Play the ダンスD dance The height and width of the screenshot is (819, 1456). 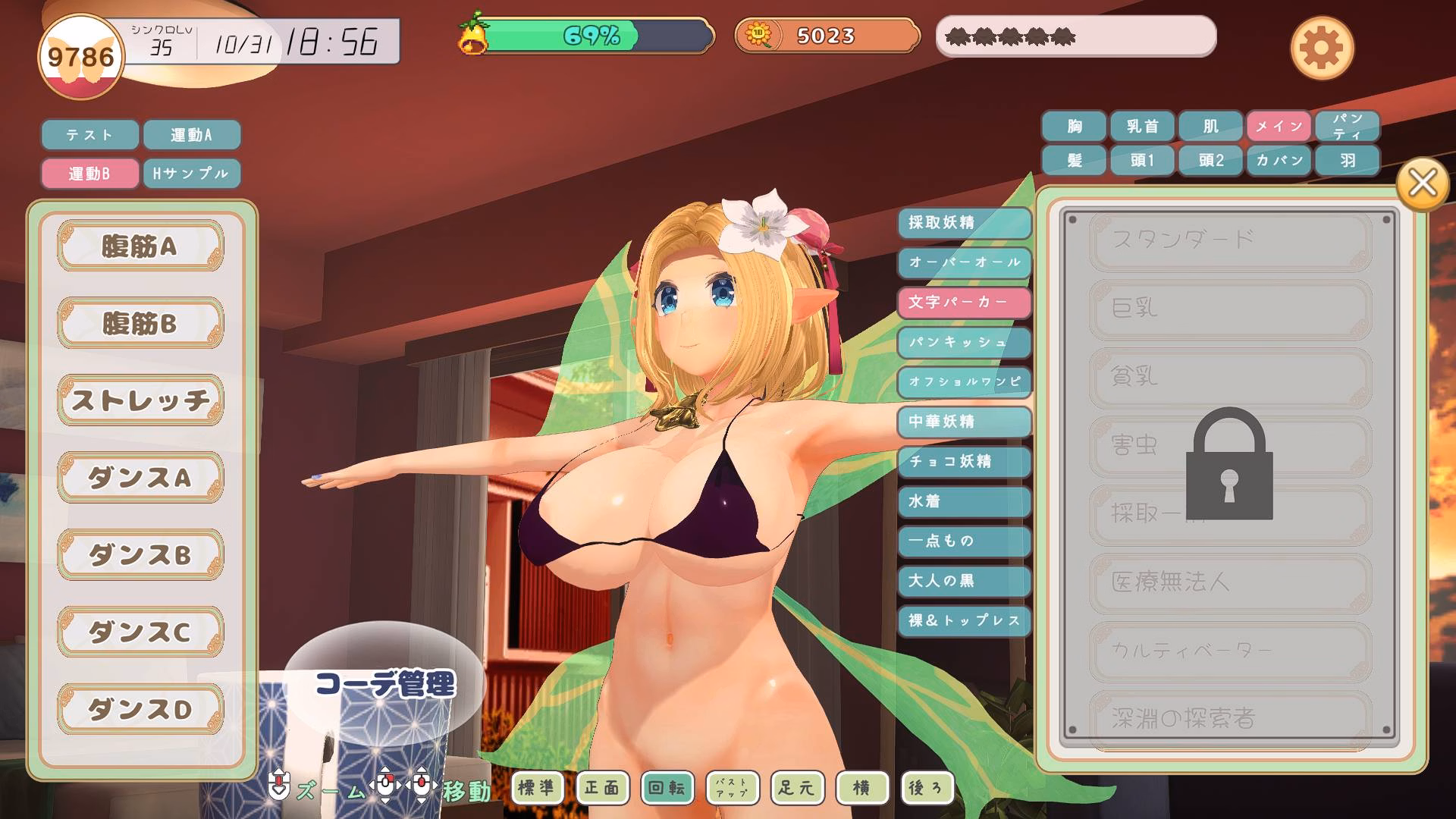[x=140, y=709]
